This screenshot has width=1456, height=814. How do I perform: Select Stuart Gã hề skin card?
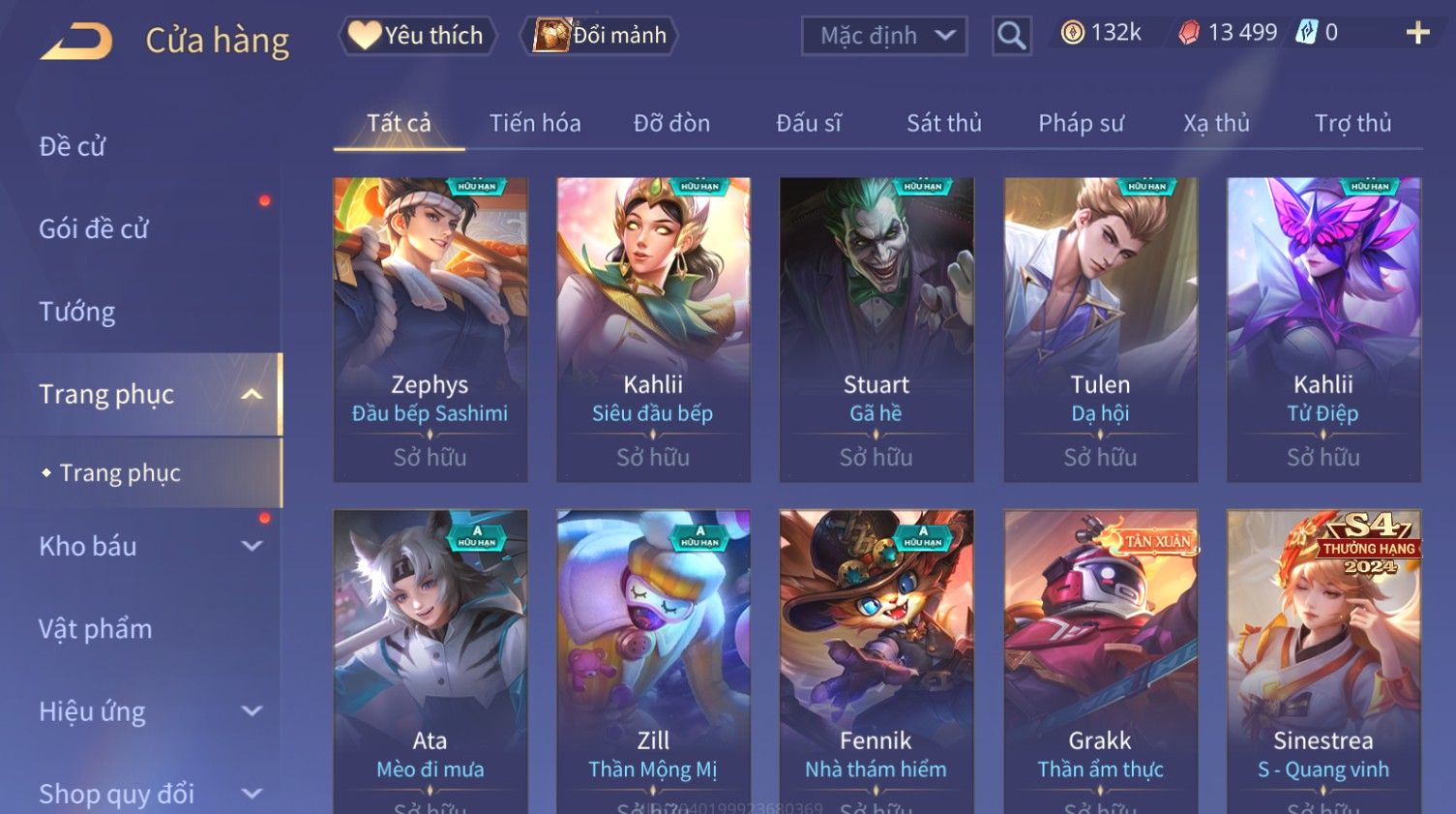[877, 329]
